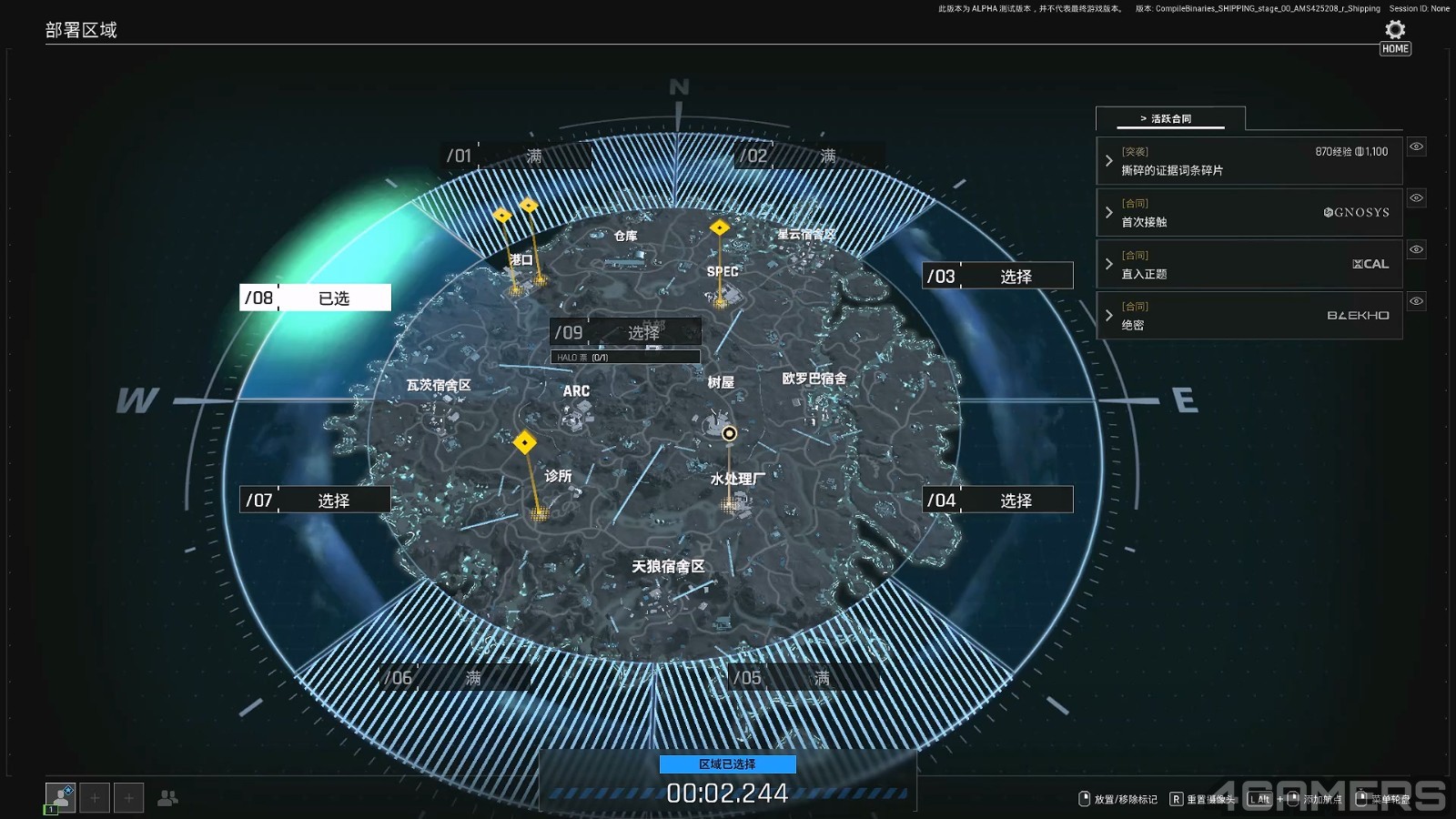Open the squad members icon

click(x=167, y=798)
